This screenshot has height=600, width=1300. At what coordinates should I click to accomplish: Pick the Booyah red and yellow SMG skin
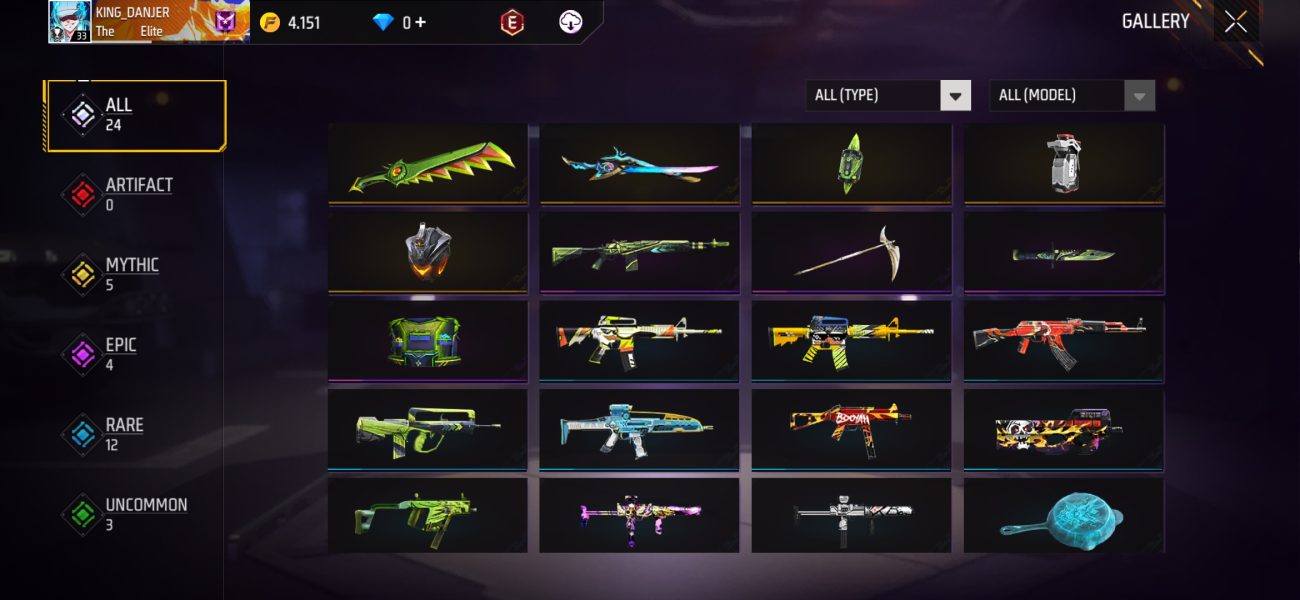click(x=851, y=428)
